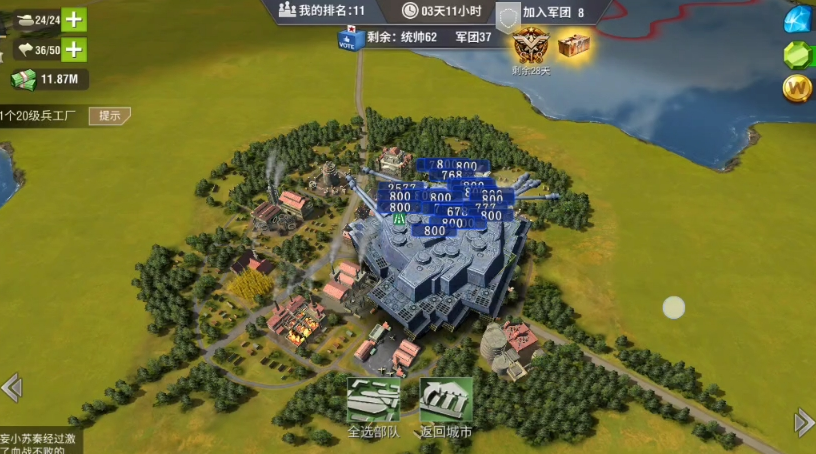Open the glowing supply crate reward
This screenshot has width=816, height=454.
click(574, 44)
